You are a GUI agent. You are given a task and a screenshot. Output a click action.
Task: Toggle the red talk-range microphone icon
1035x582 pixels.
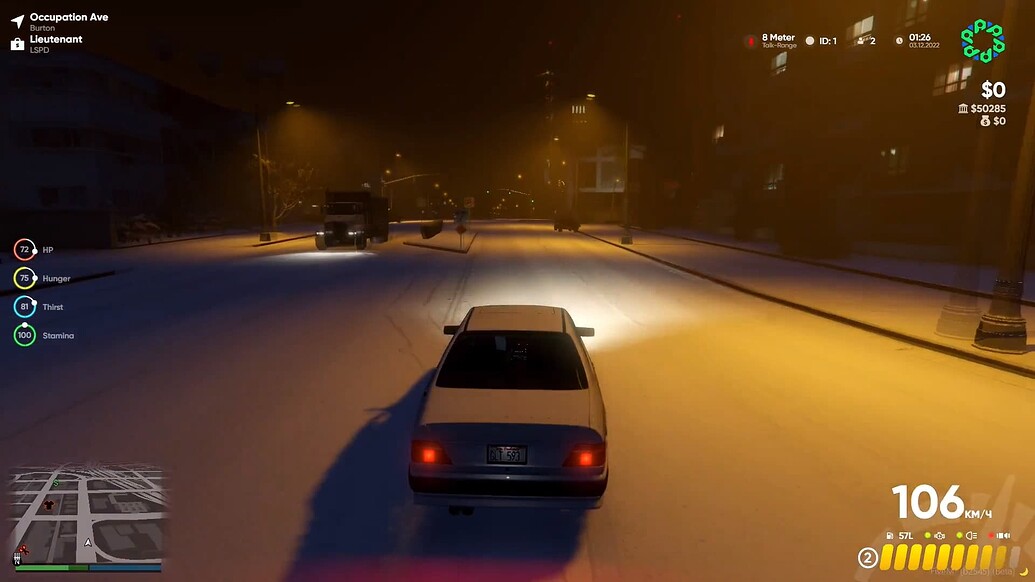tap(750, 41)
